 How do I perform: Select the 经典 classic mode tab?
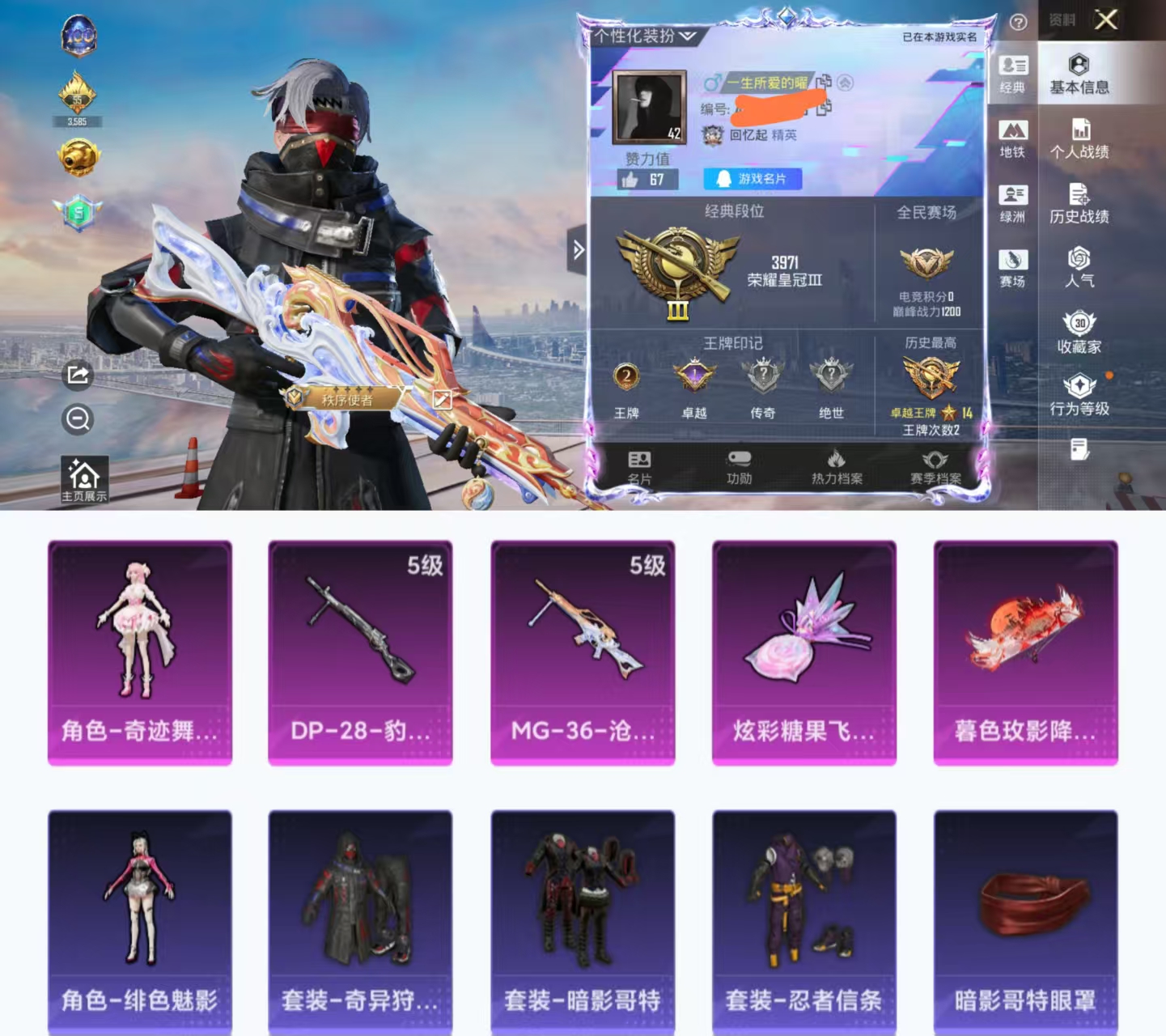[x=1012, y=74]
